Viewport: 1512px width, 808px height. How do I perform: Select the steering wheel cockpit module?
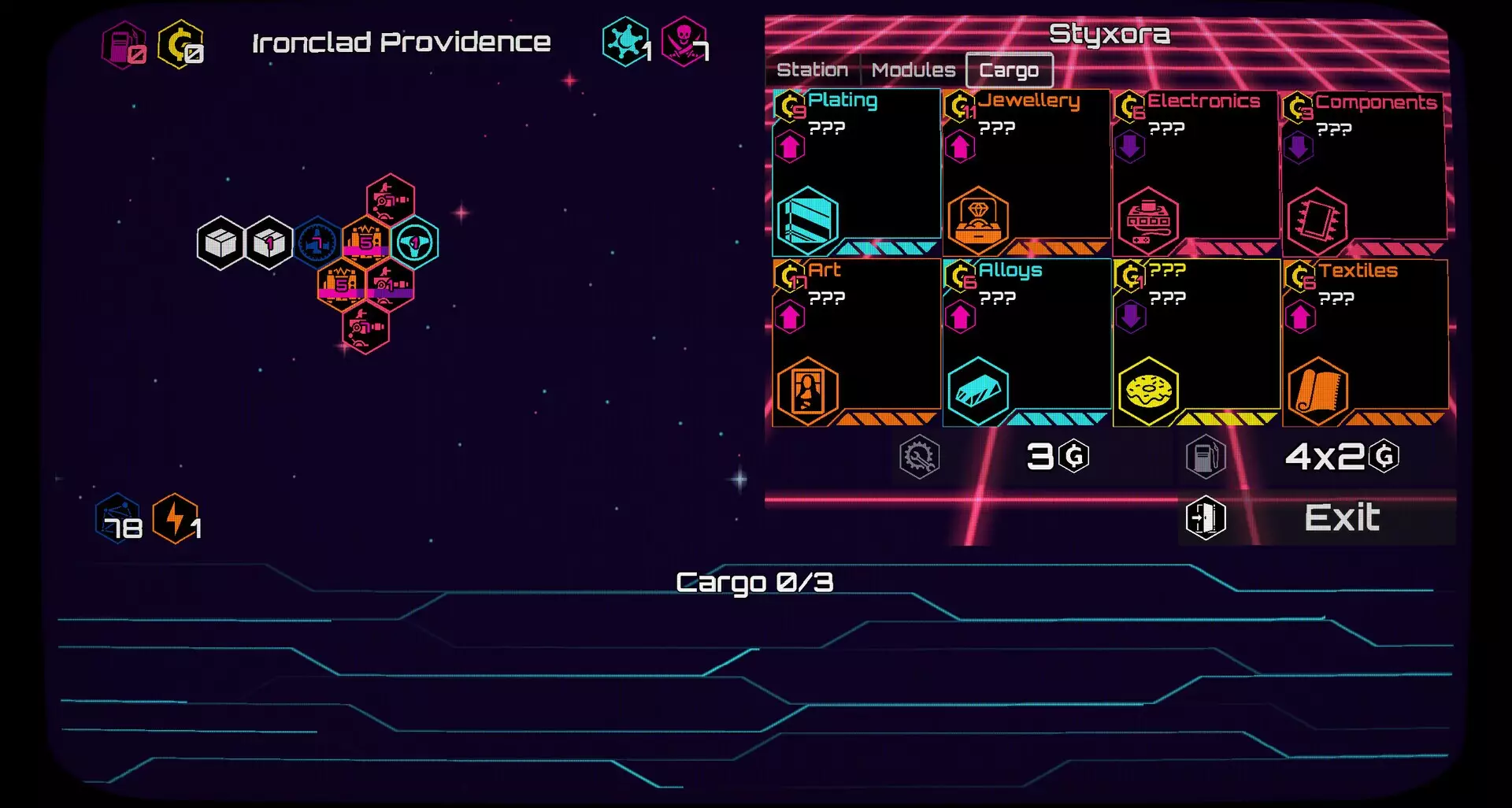click(x=414, y=243)
